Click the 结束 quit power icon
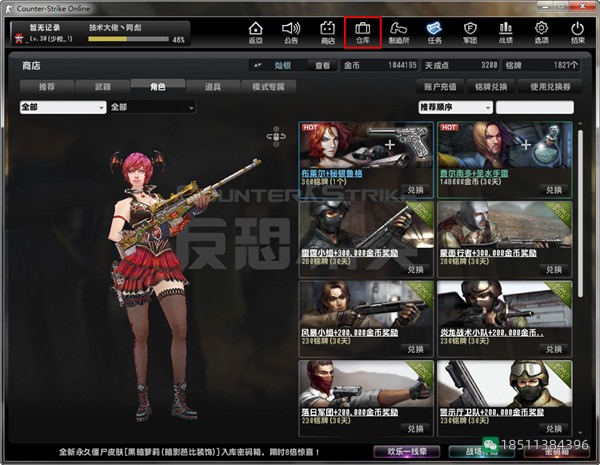The height and width of the screenshot is (465, 600). click(x=578, y=31)
